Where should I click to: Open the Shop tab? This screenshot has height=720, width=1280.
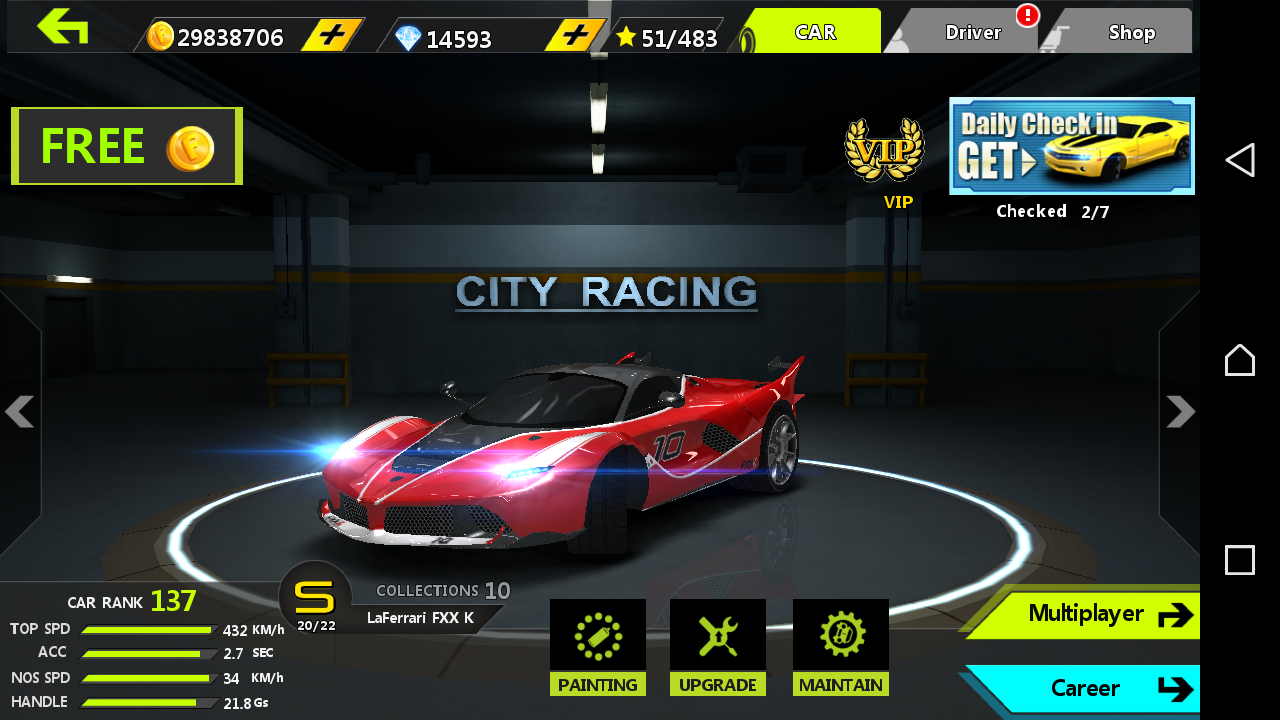(x=1130, y=30)
